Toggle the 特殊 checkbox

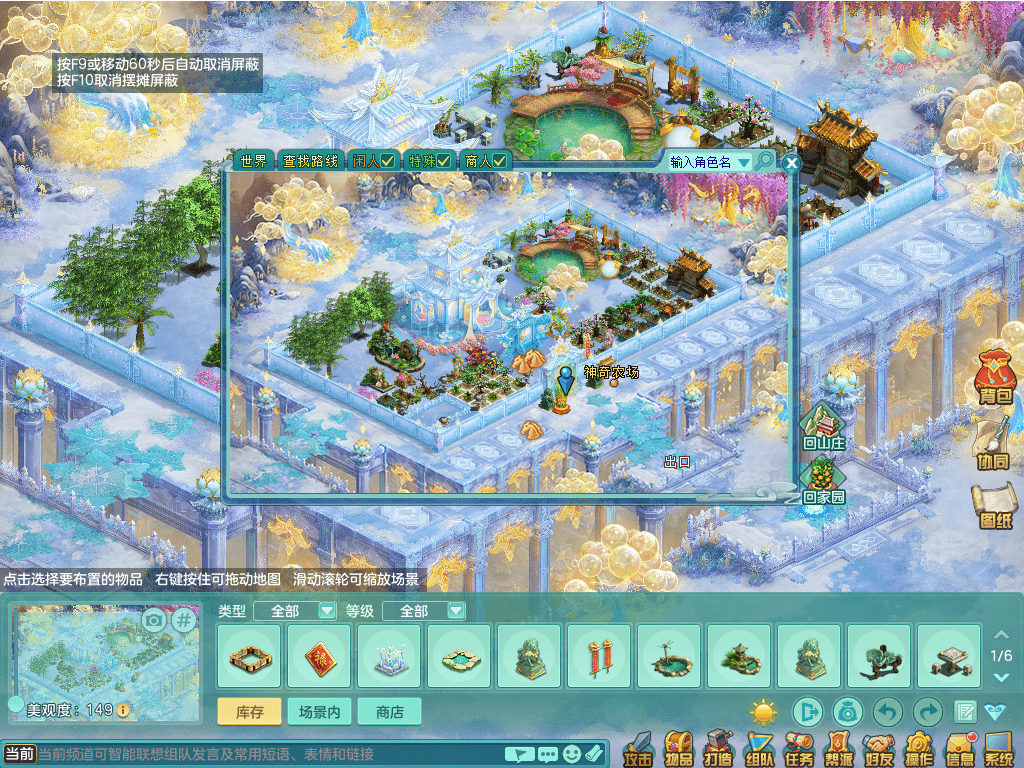click(429, 161)
